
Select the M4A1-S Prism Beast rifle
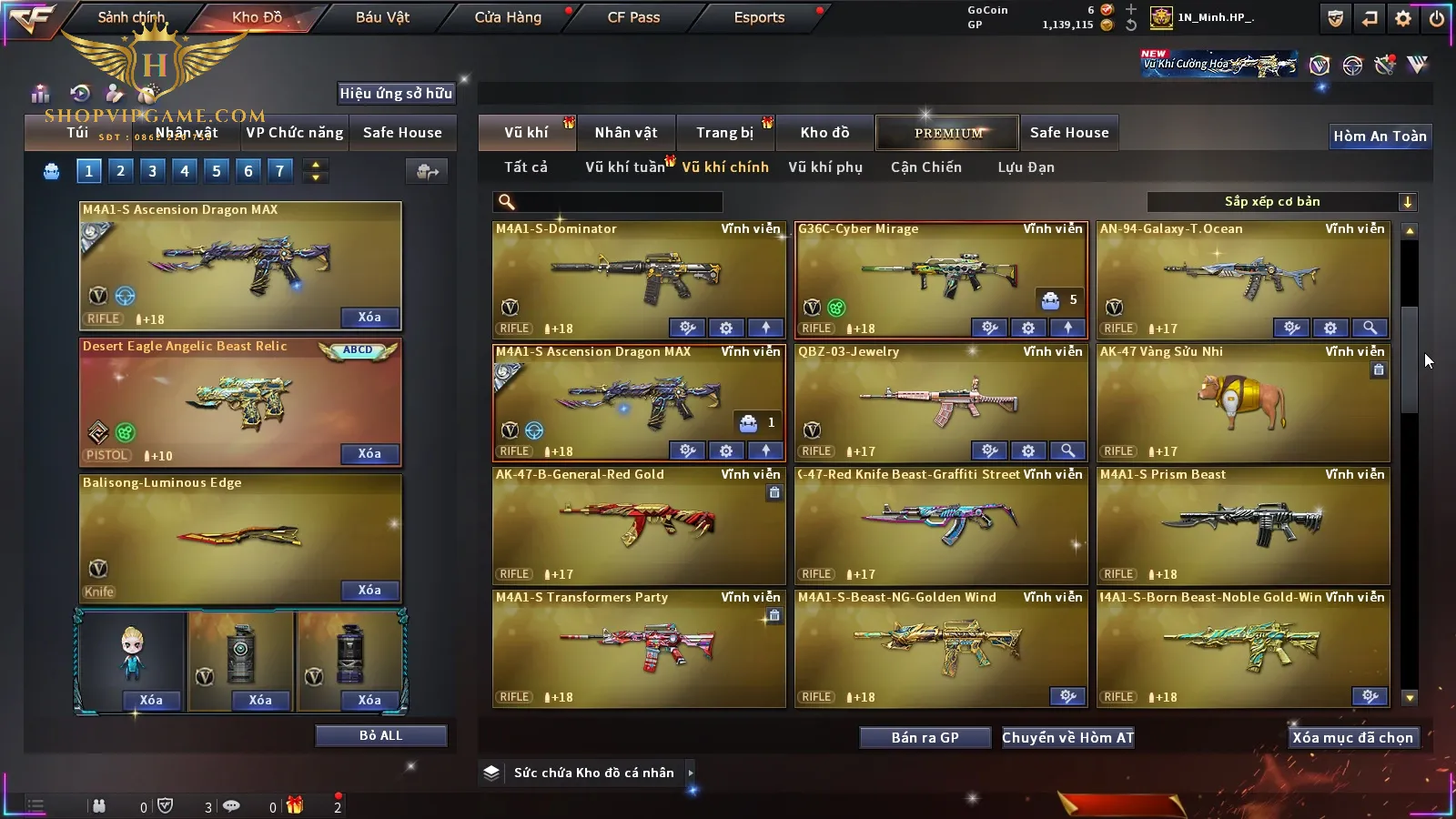1242,525
